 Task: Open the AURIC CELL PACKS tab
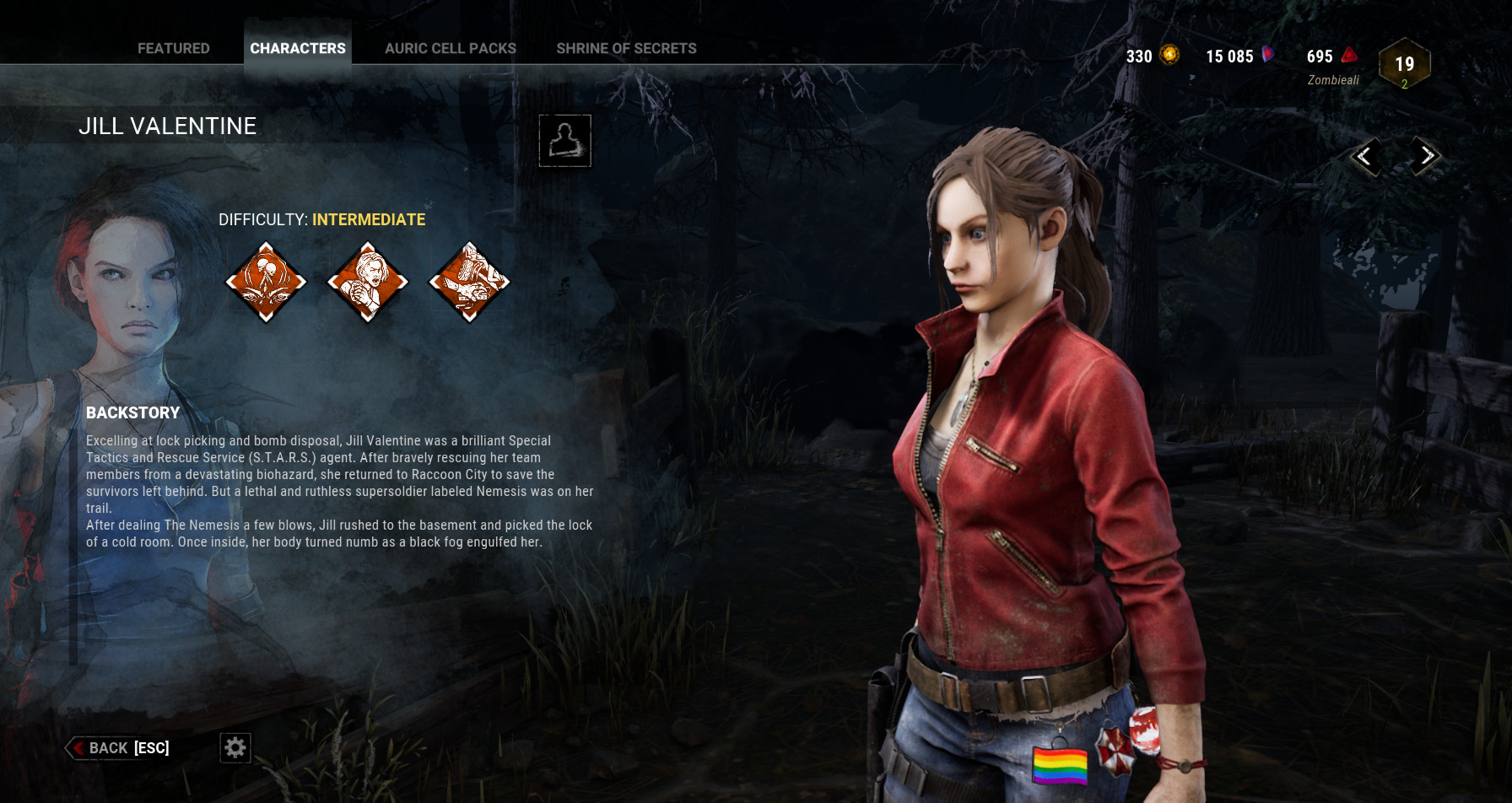pyautogui.click(x=450, y=48)
